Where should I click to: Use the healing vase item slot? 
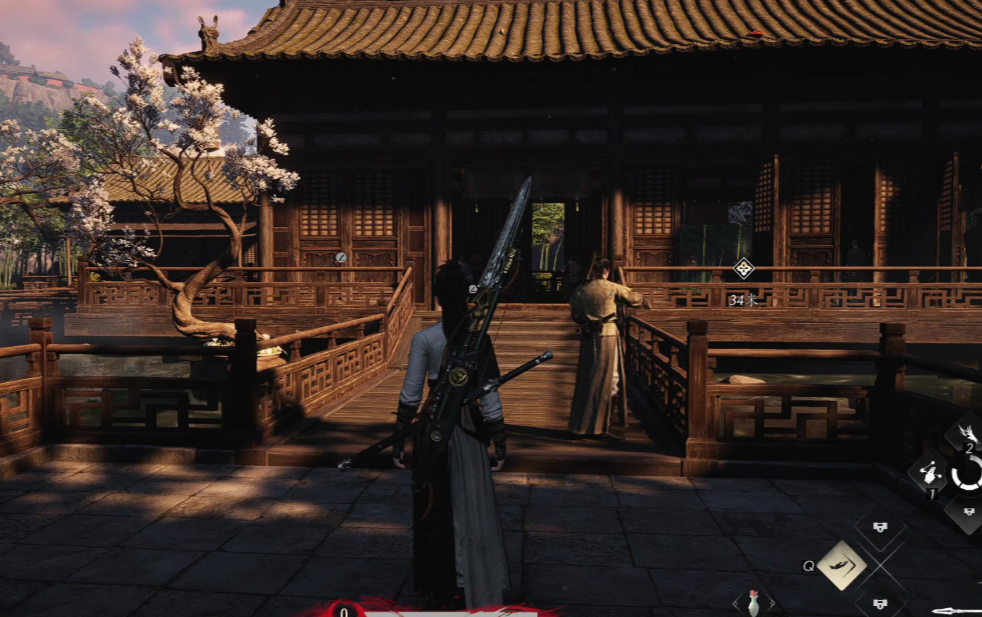point(753,603)
